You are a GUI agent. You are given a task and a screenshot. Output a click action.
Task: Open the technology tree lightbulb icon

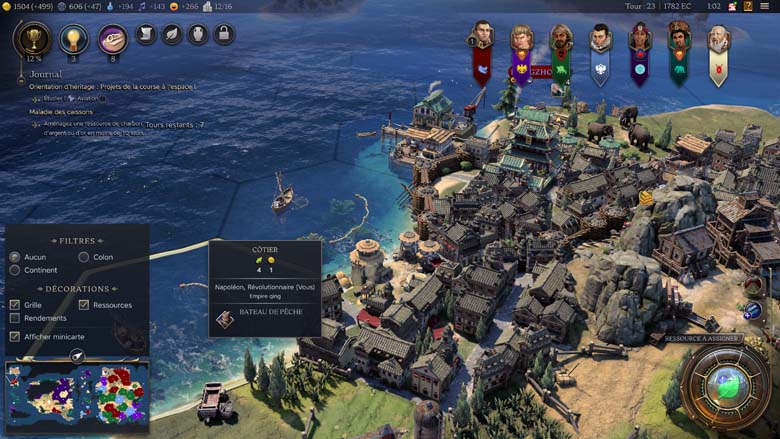(73, 38)
